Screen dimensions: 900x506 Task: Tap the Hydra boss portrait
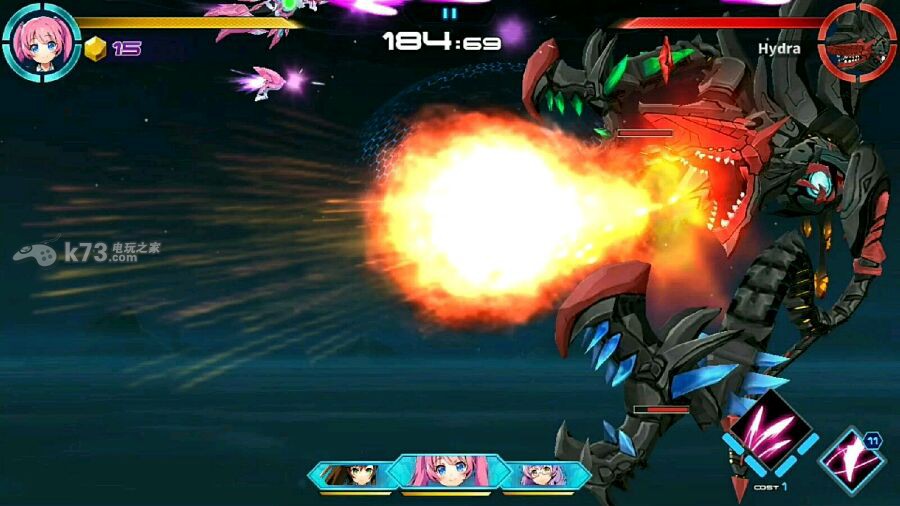856,40
